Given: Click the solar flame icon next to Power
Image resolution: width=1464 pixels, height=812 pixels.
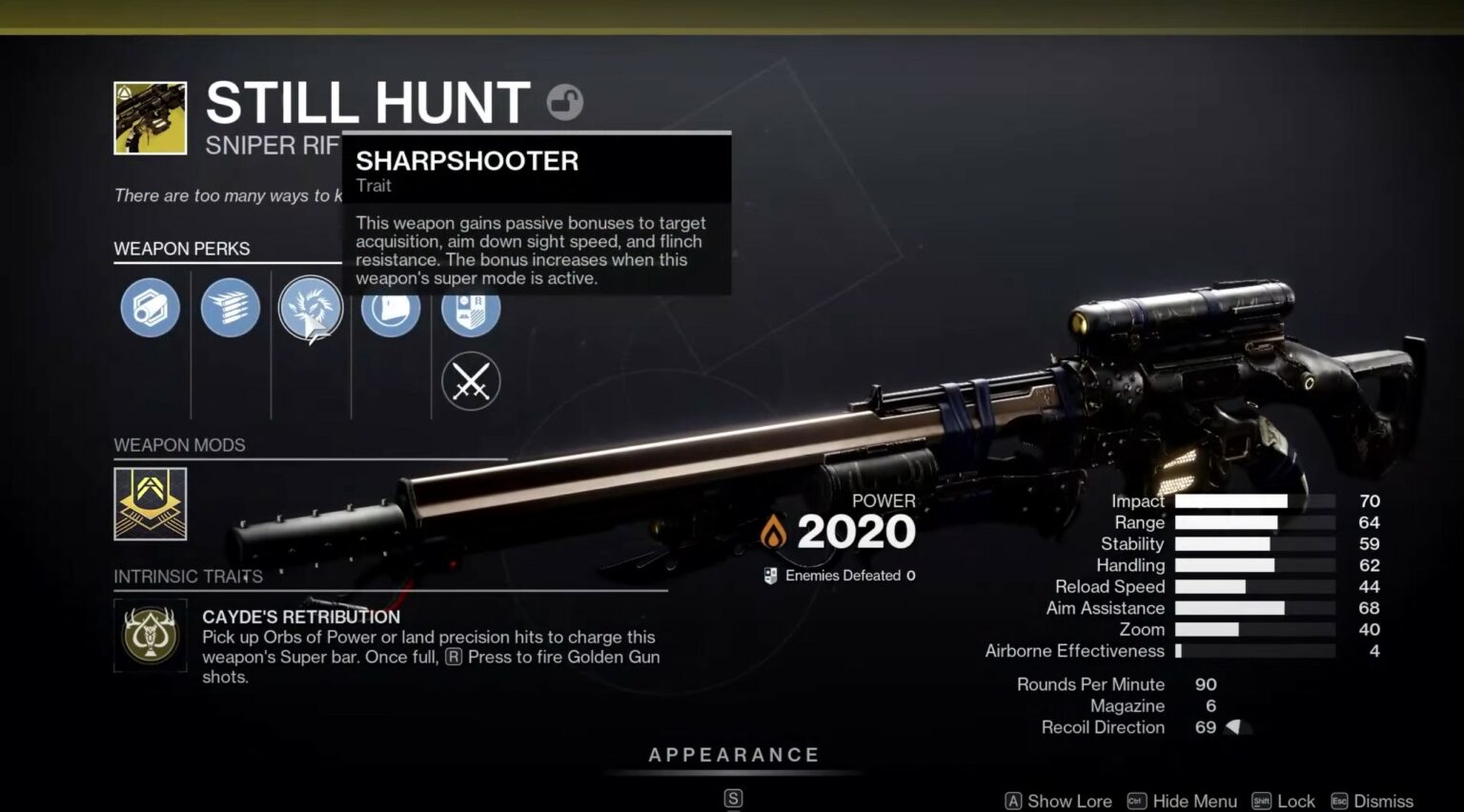Looking at the screenshot, I should pos(772,531).
